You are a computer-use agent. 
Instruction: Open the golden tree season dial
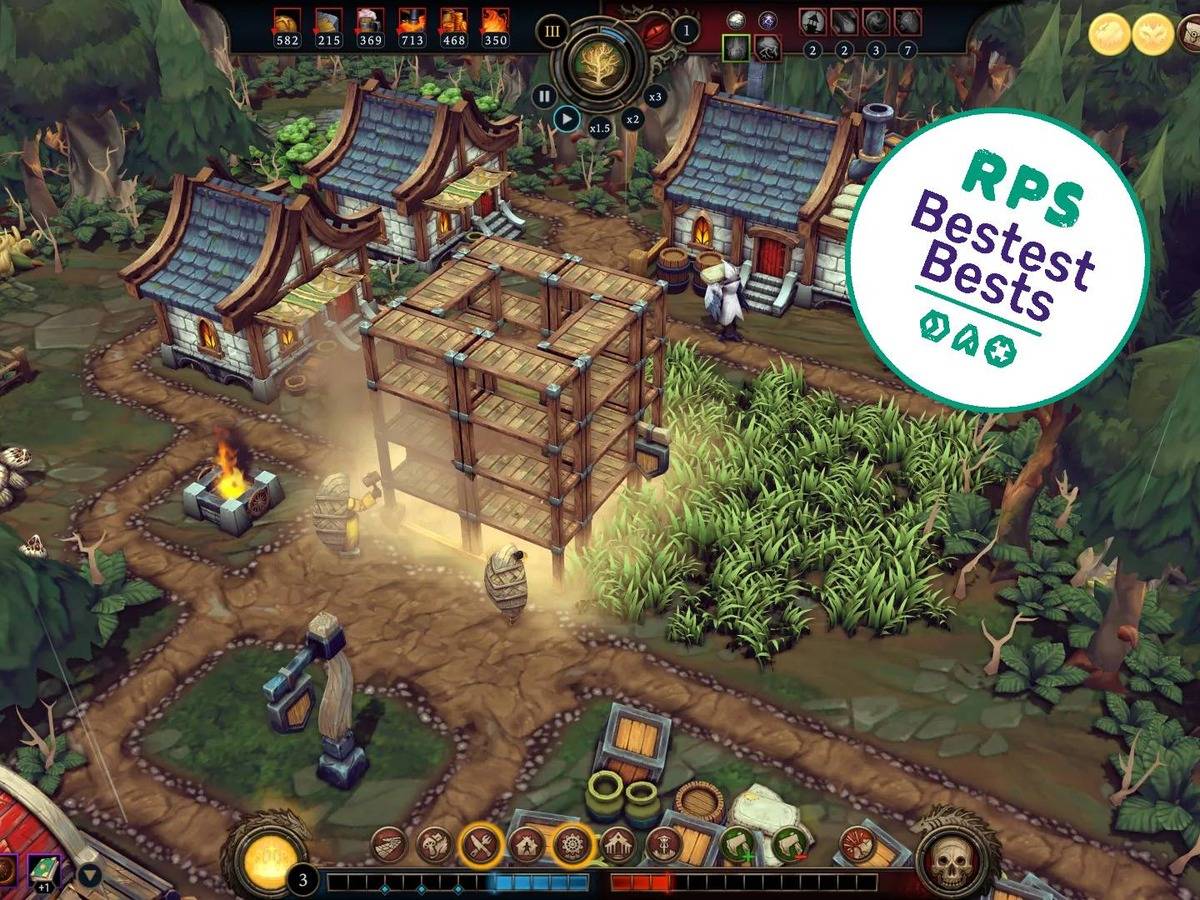(599, 62)
